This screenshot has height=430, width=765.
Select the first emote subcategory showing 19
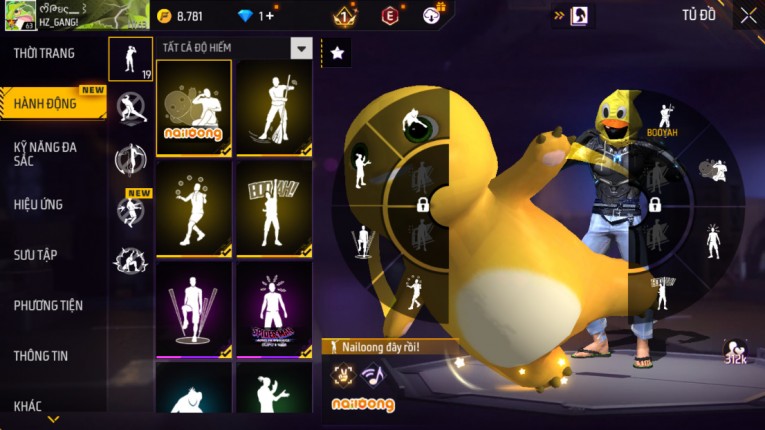pyautogui.click(x=130, y=59)
